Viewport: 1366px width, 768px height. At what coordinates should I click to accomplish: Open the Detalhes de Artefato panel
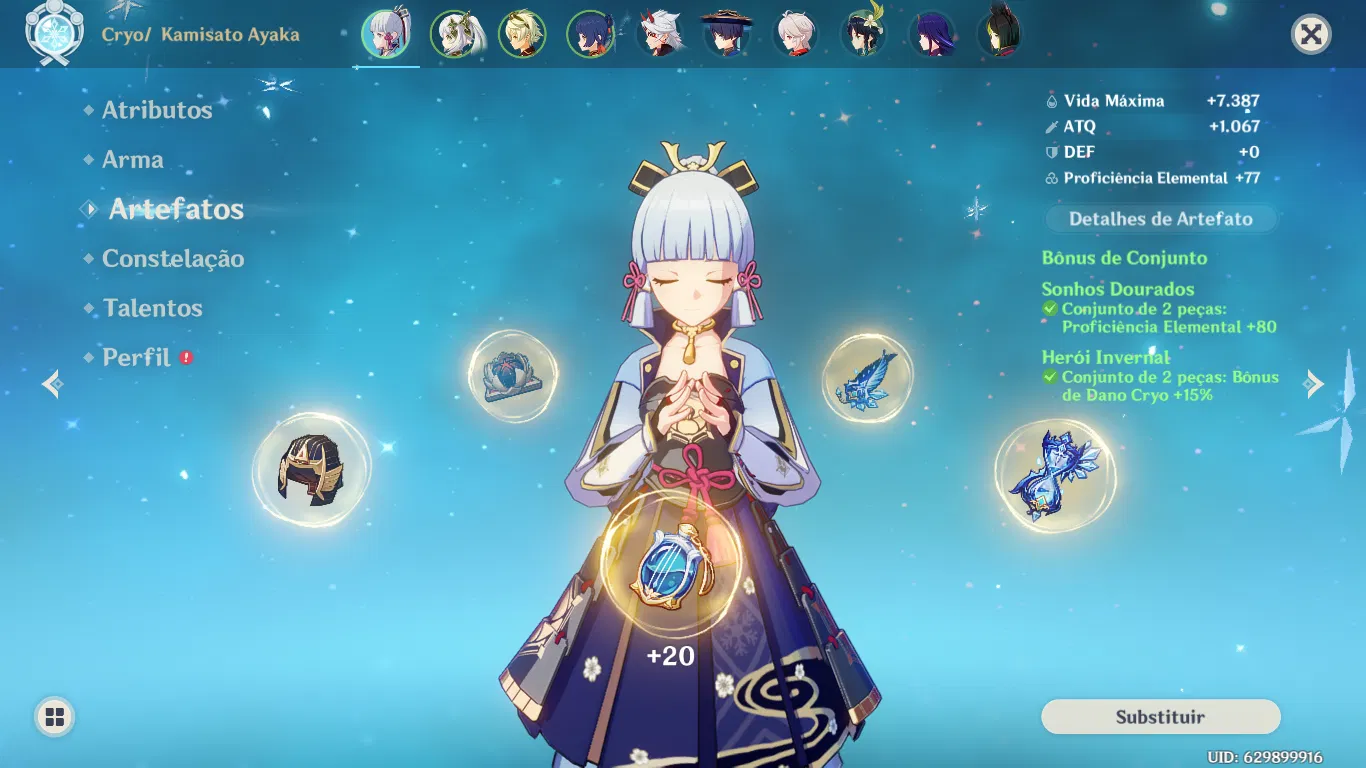(1159, 219)
